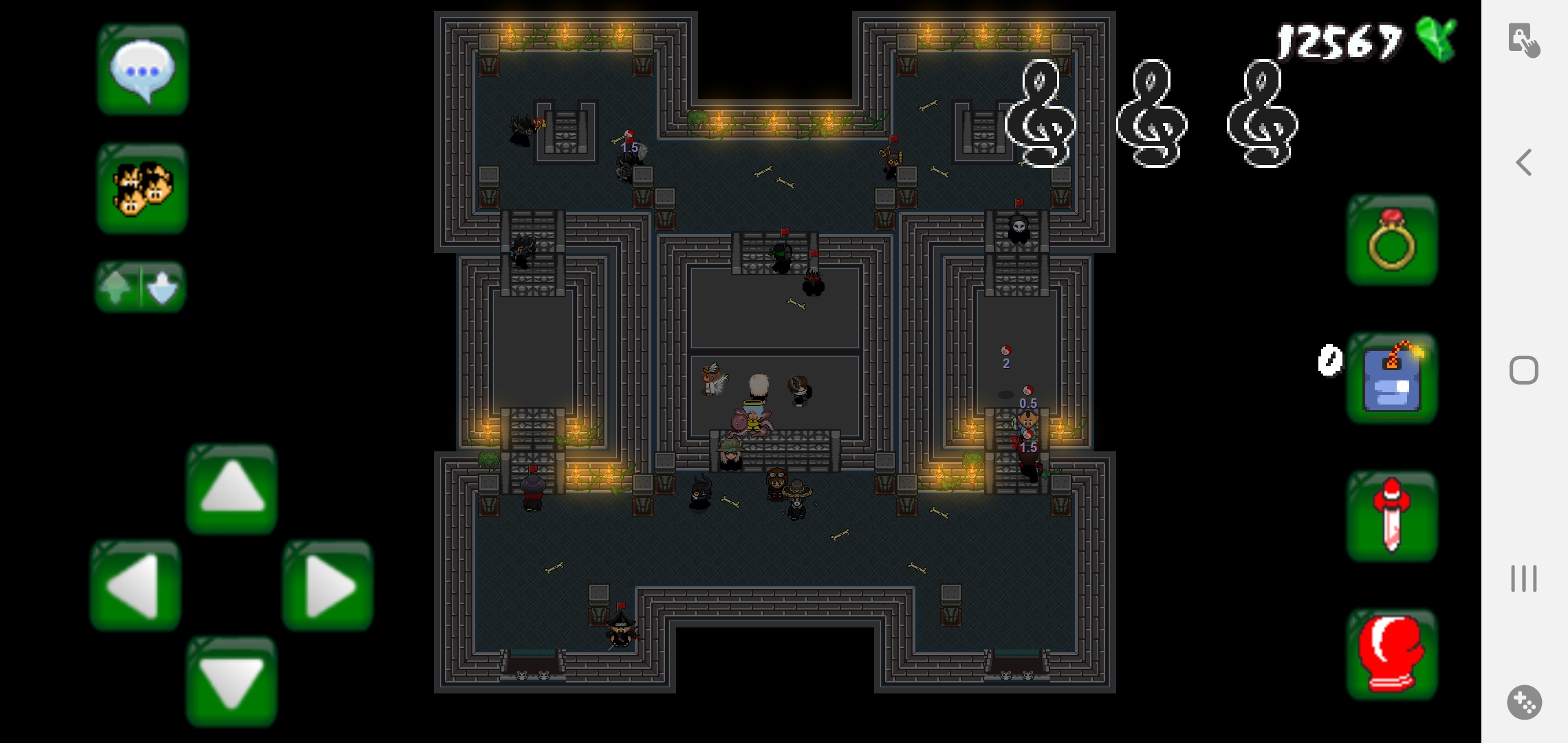Tap the Android home square button
This screenshot has height=743, width=1568.
click(1524, 370)
